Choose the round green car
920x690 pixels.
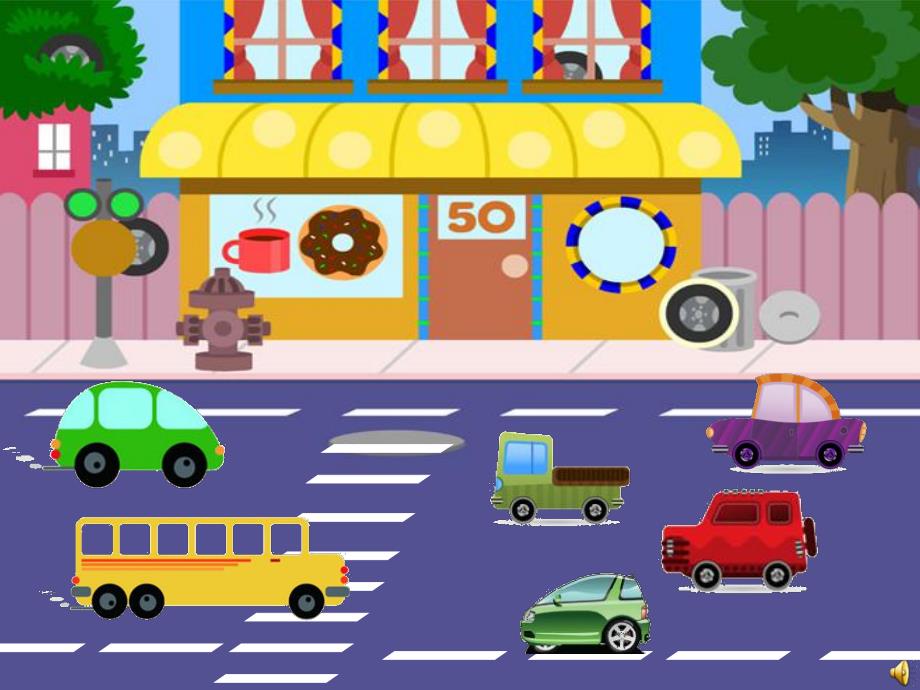[138, 434]
